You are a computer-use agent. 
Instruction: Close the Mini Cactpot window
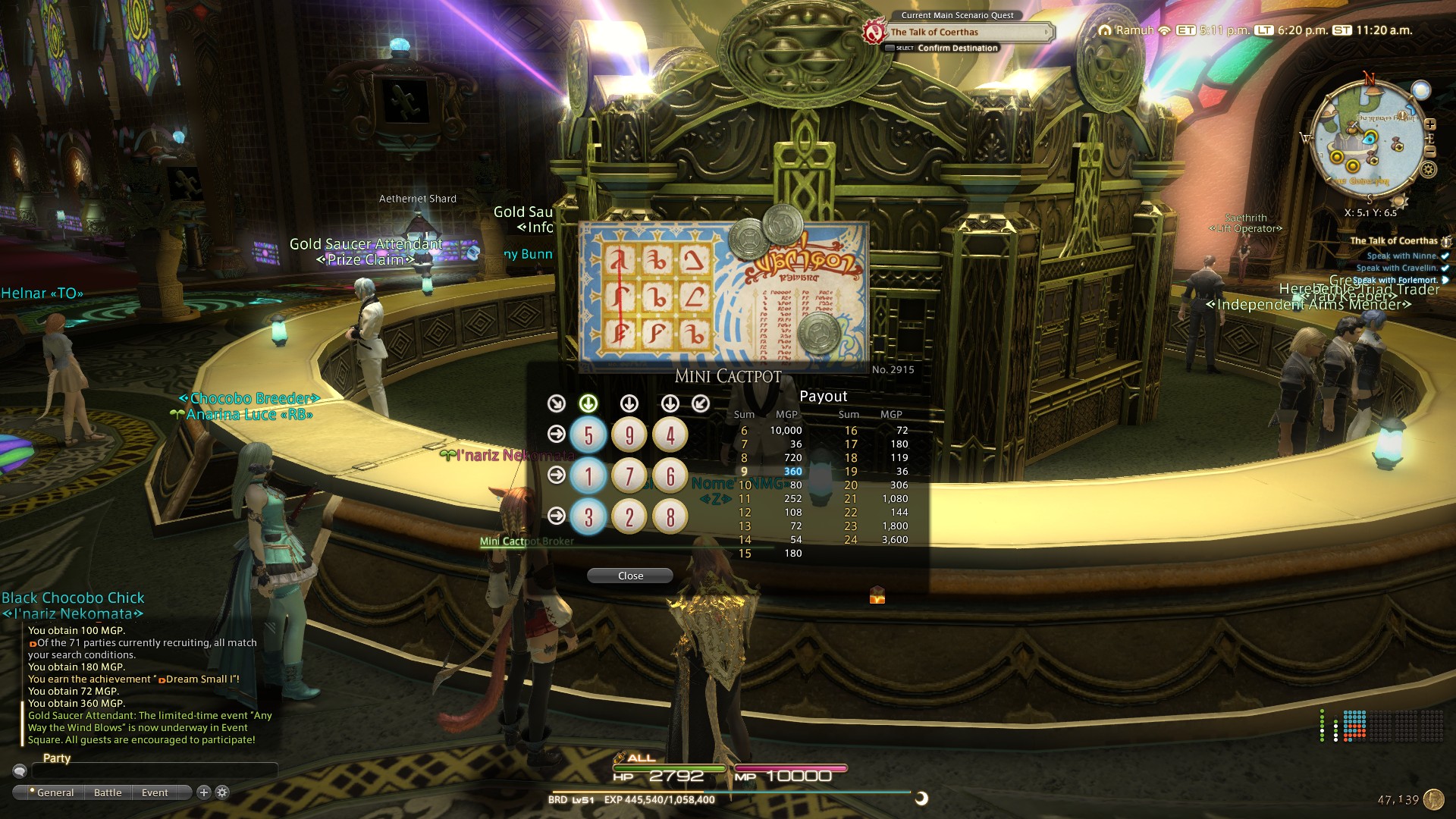click(629, 576)
